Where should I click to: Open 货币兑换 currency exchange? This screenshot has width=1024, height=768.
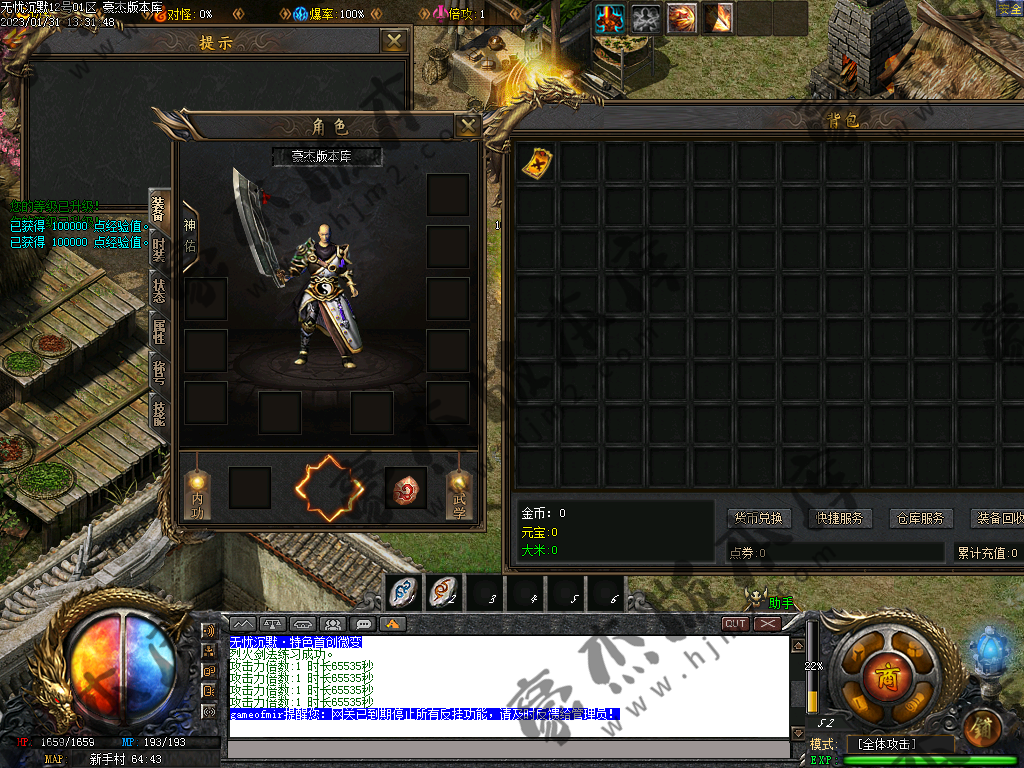pyautogui.click(x=759, y=518)
